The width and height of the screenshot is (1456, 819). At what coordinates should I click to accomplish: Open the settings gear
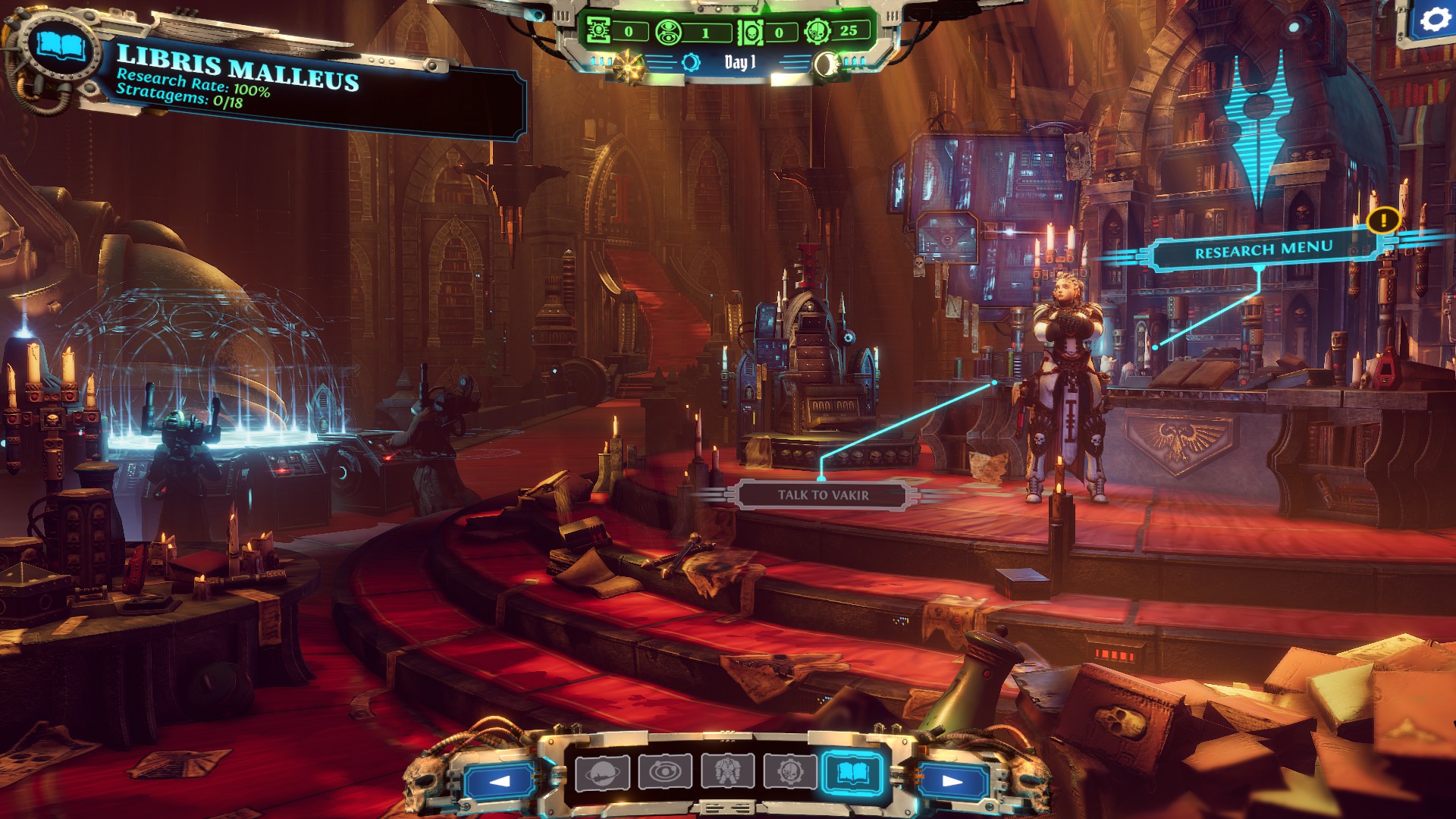[1434, 20]
